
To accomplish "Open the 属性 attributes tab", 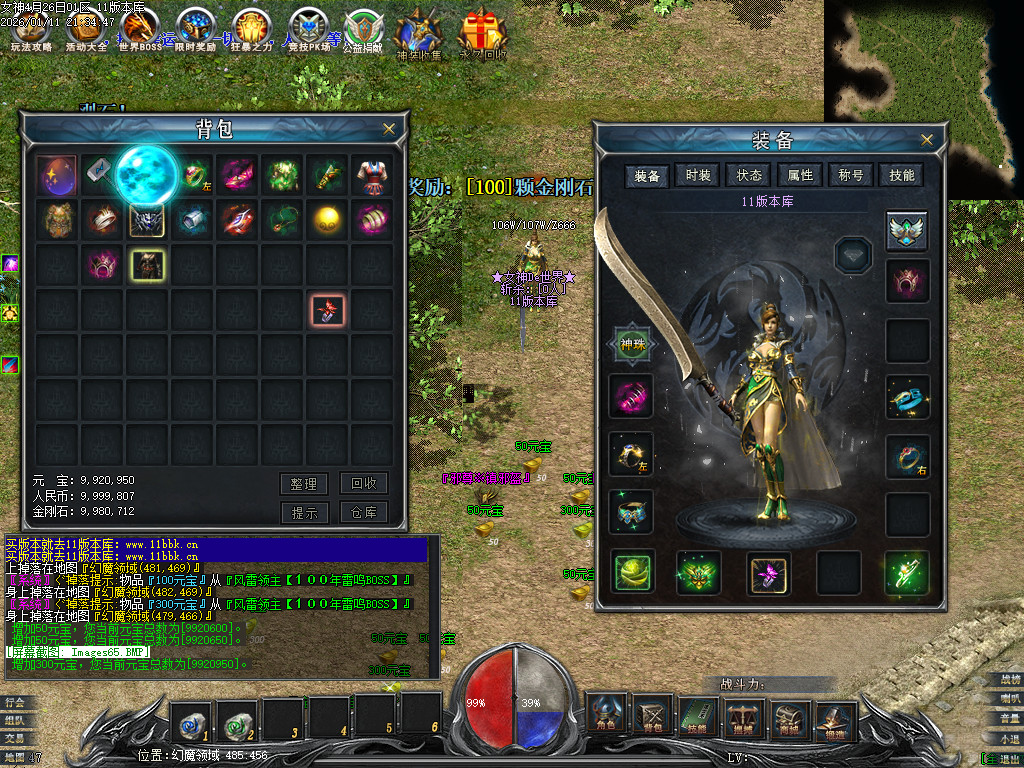I will tap(800, 175).
